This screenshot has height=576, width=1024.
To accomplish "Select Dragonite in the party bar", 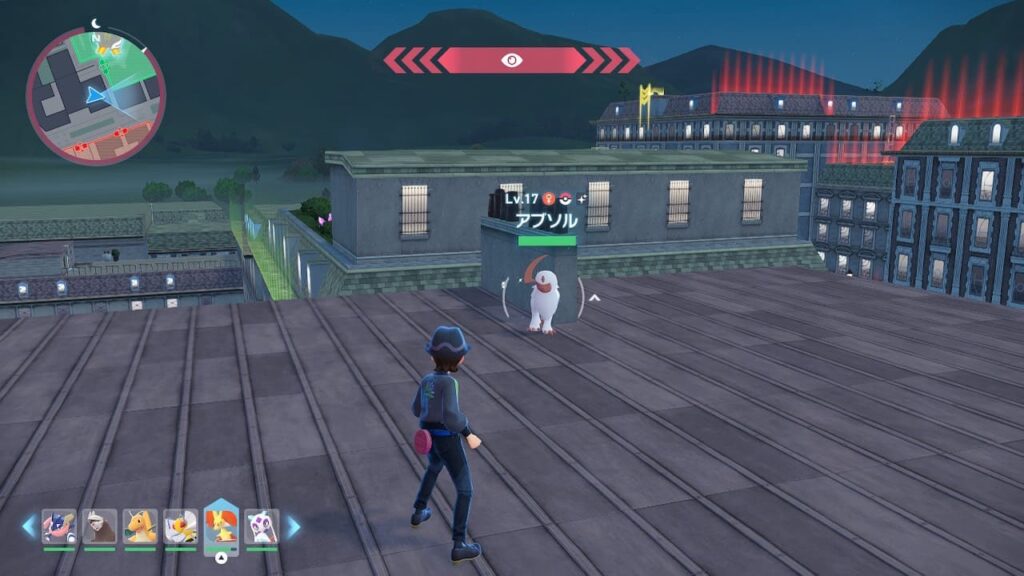I will pyautogui.click(x=140, y=526).
